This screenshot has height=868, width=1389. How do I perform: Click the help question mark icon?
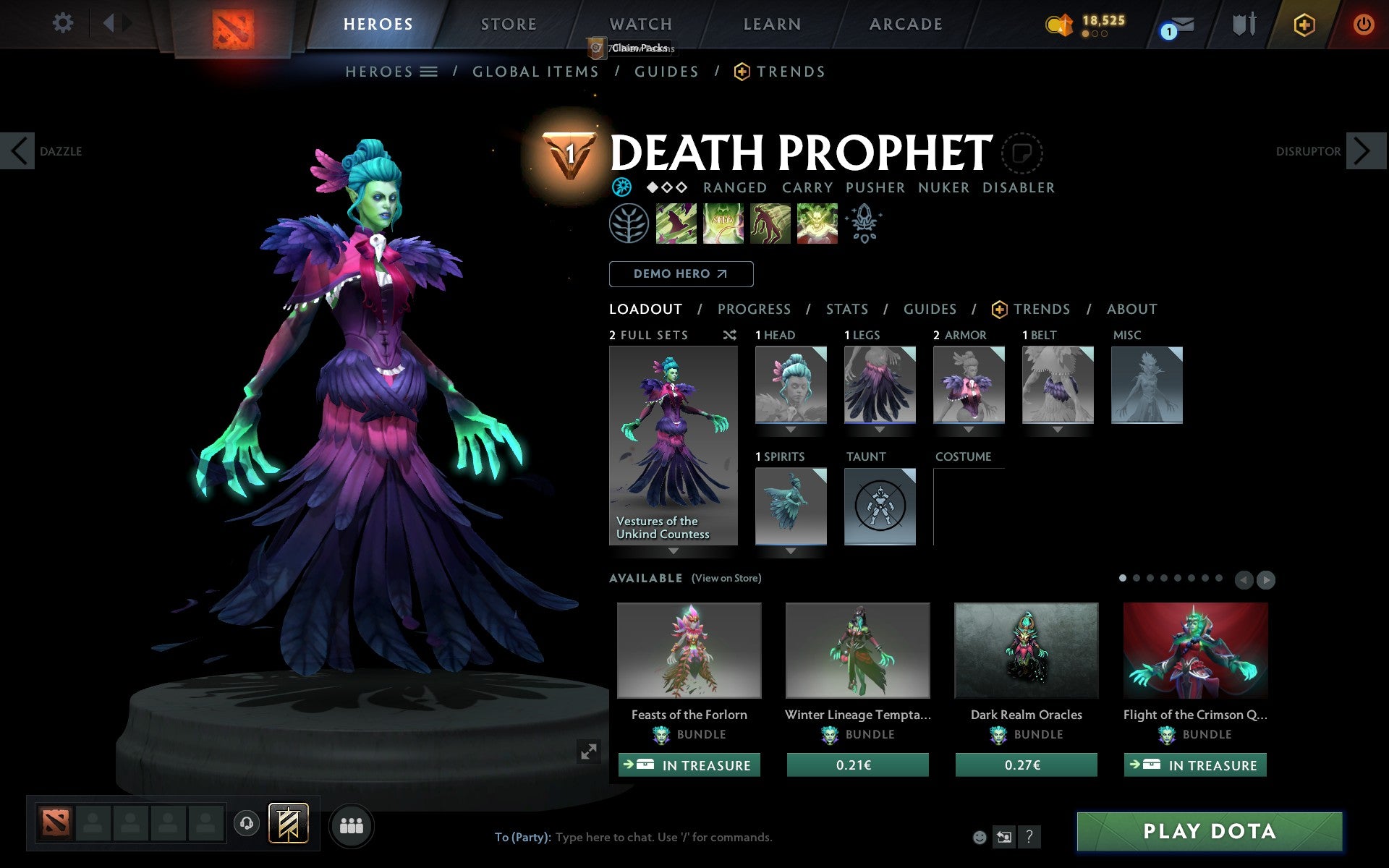click(1028, 837)
